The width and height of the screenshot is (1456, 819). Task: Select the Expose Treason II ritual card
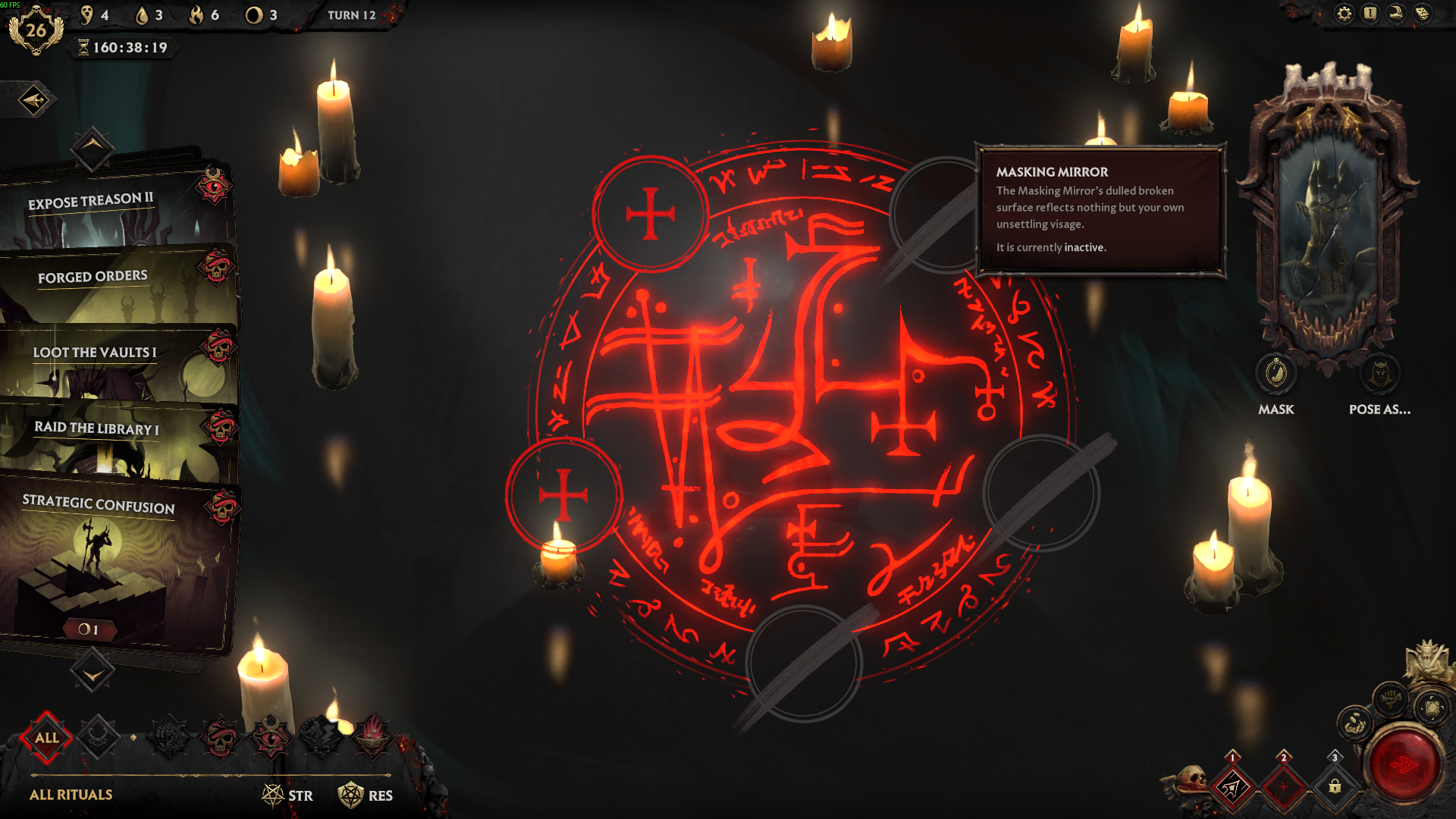[x=114, y=209]
